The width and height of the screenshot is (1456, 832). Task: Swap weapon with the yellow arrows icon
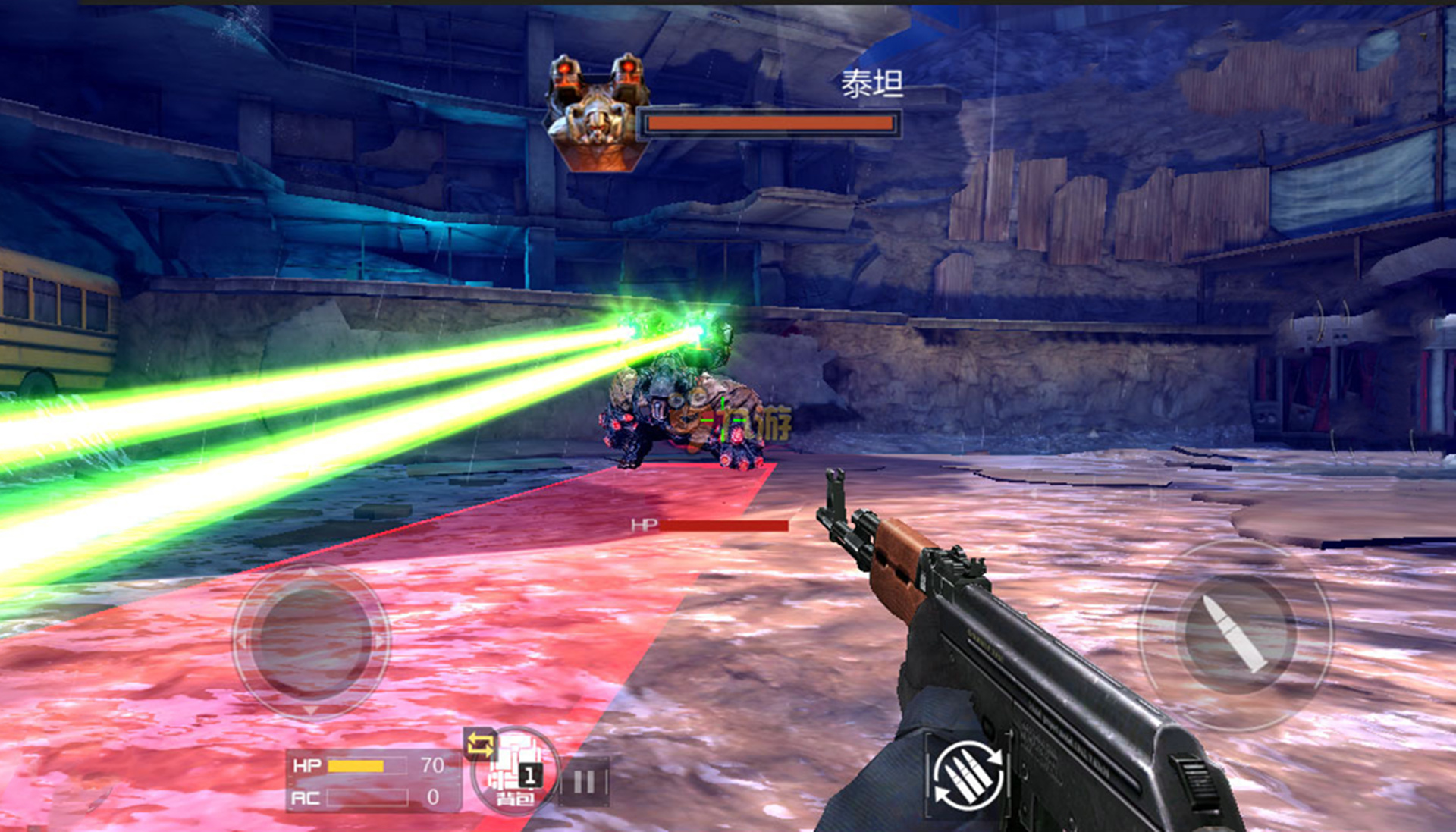(x=480, y=744)
